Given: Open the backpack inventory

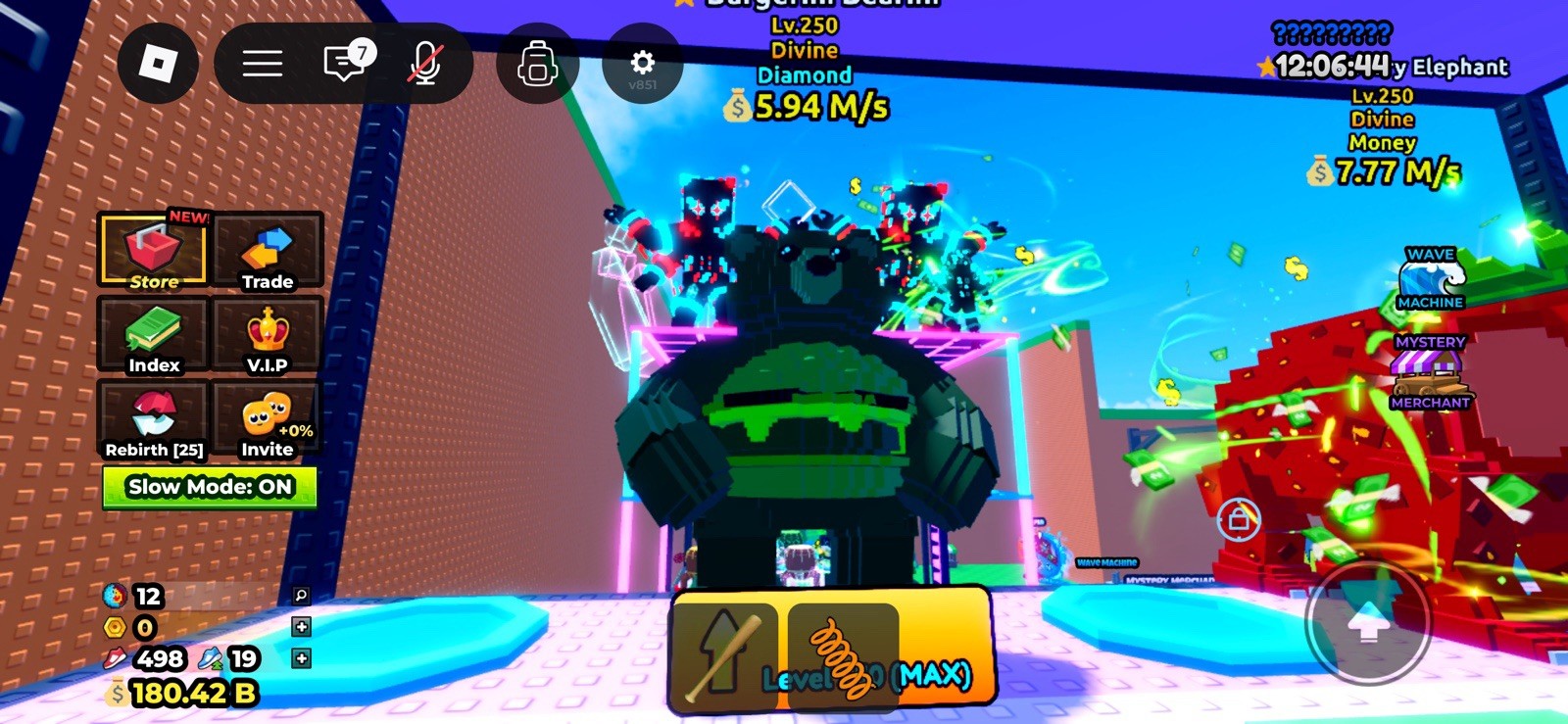Looking at the screenshot, I should coord(535,64).
